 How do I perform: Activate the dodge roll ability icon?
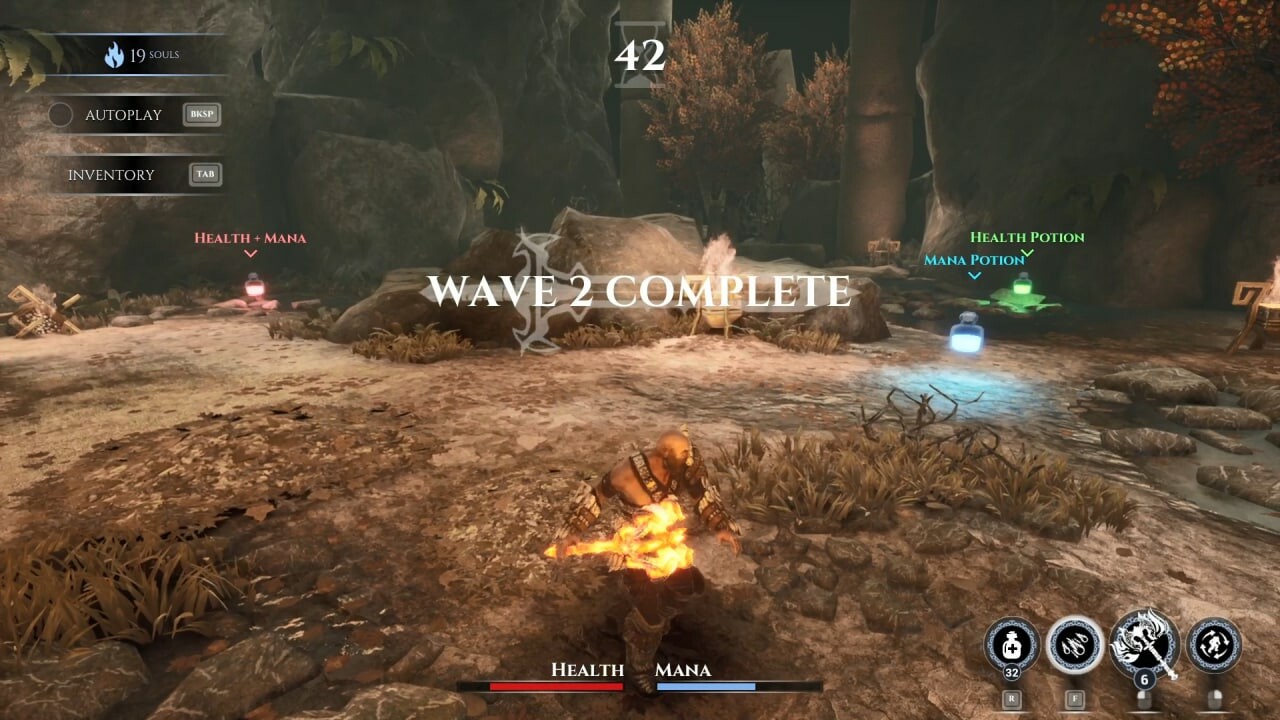1213,645
